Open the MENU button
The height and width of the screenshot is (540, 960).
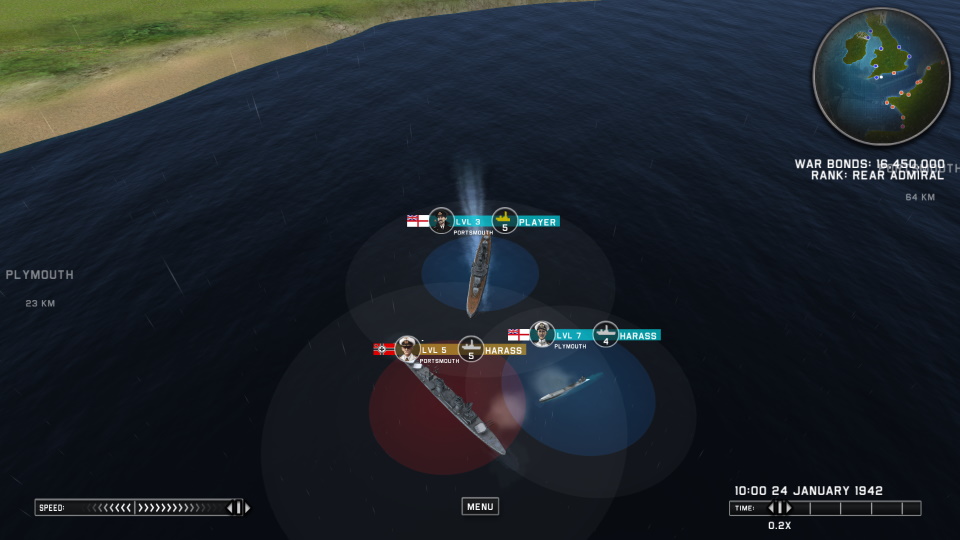click(480, 507)
